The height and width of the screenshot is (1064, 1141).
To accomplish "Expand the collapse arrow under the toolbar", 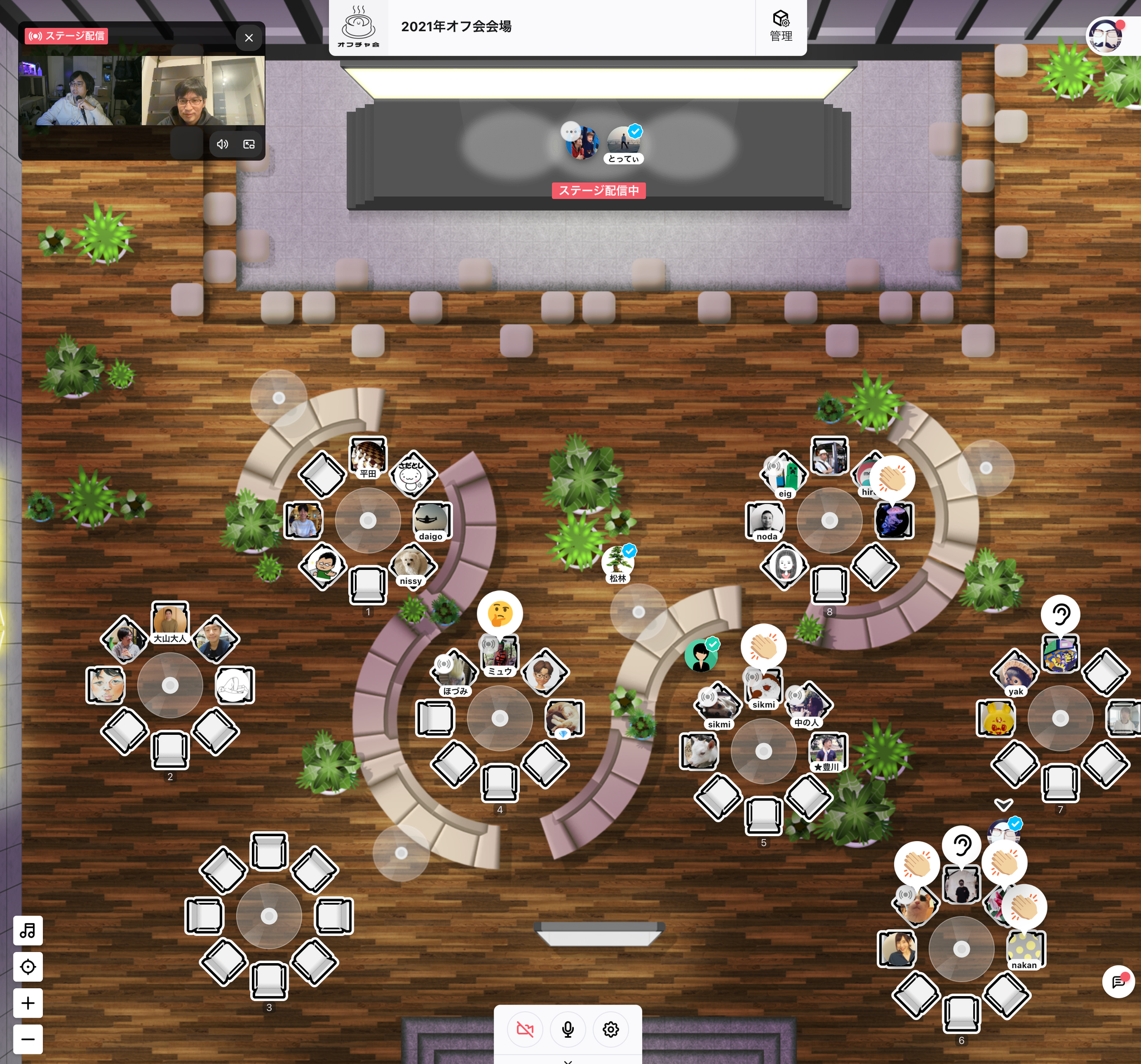I will 568,1061.
